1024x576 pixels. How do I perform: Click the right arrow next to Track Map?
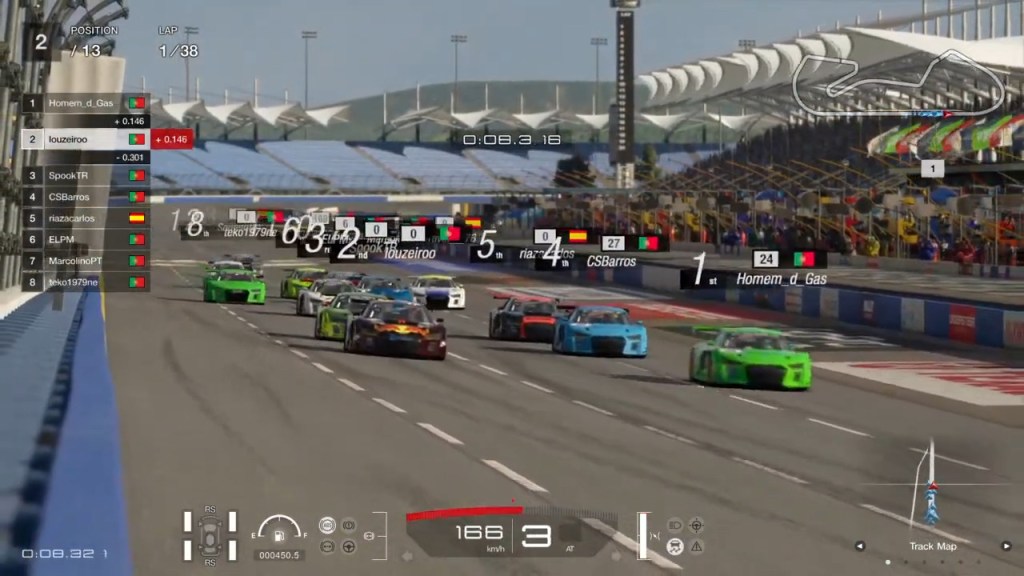point(1006,546)
